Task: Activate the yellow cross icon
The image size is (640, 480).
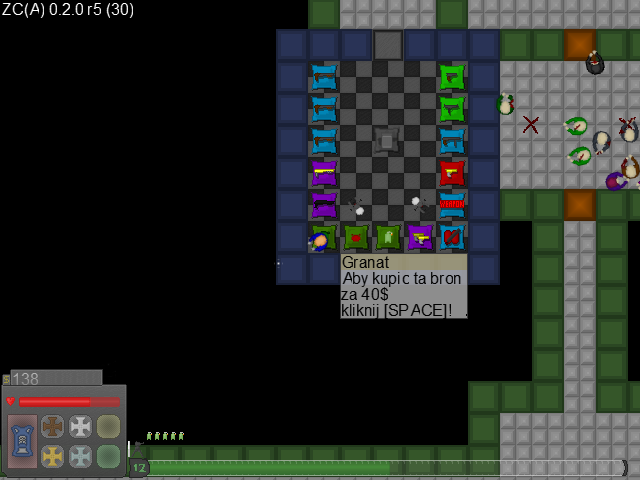Action: click(x=52, y=456)
